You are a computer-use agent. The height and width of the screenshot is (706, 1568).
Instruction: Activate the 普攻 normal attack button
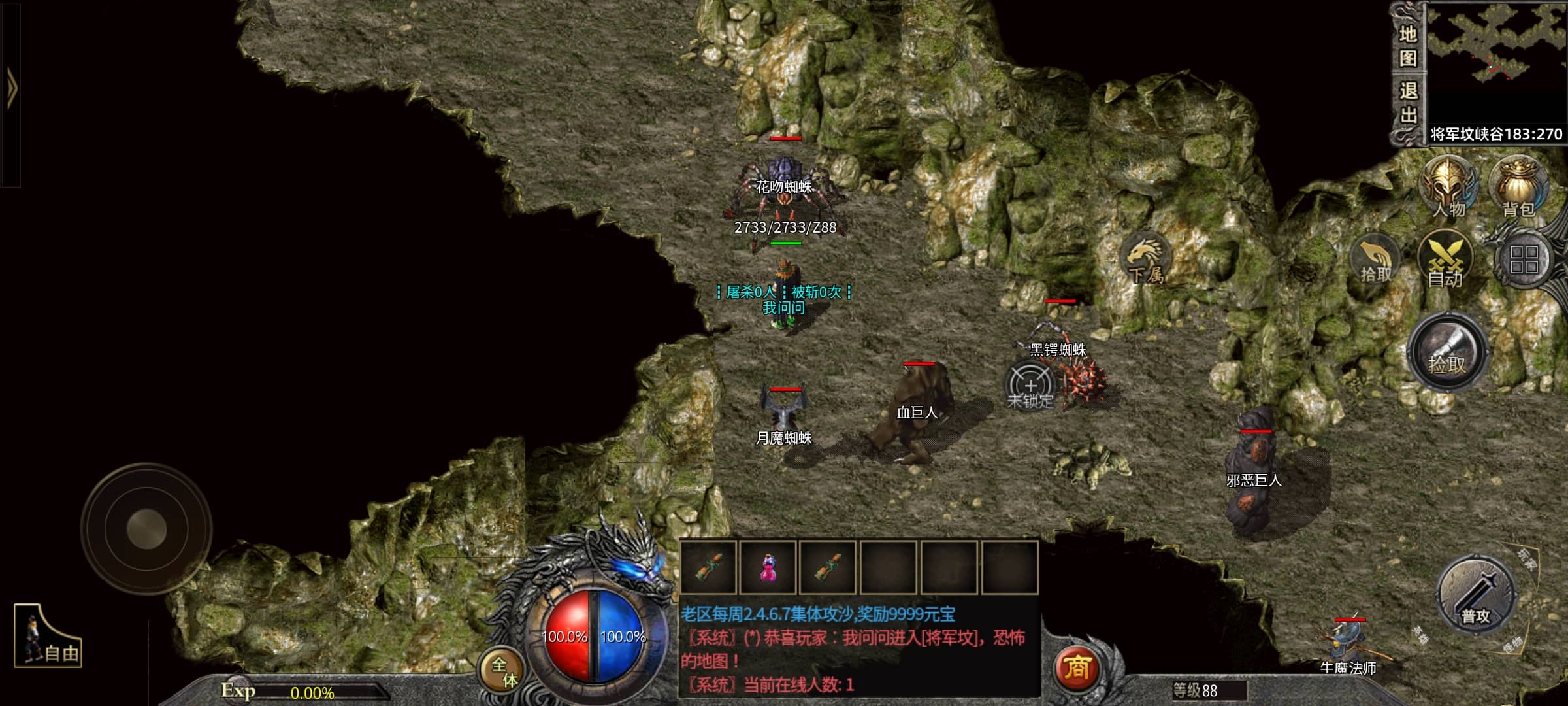tap(1476, 596)
